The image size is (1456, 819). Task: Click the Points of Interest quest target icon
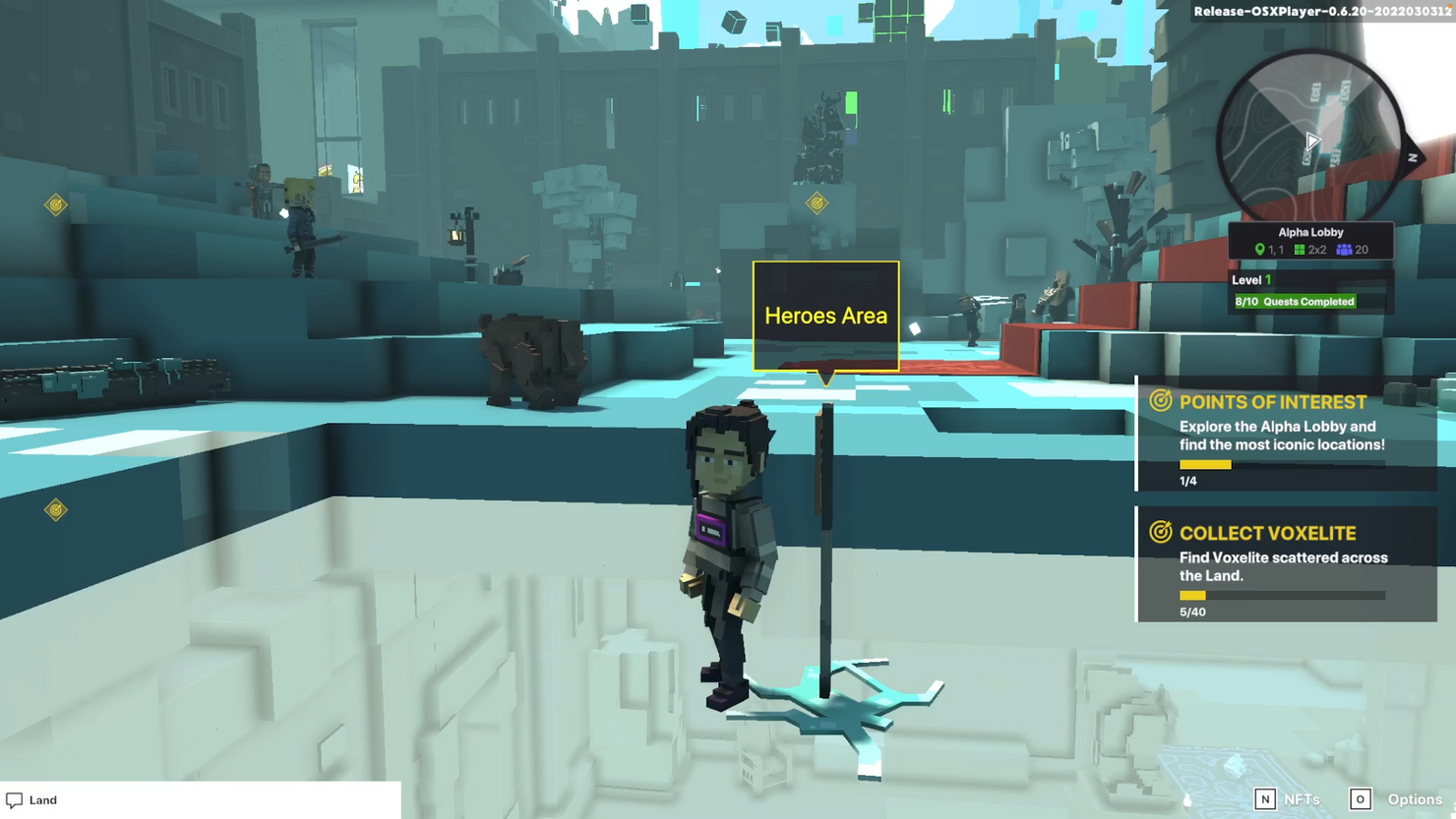1161,401
